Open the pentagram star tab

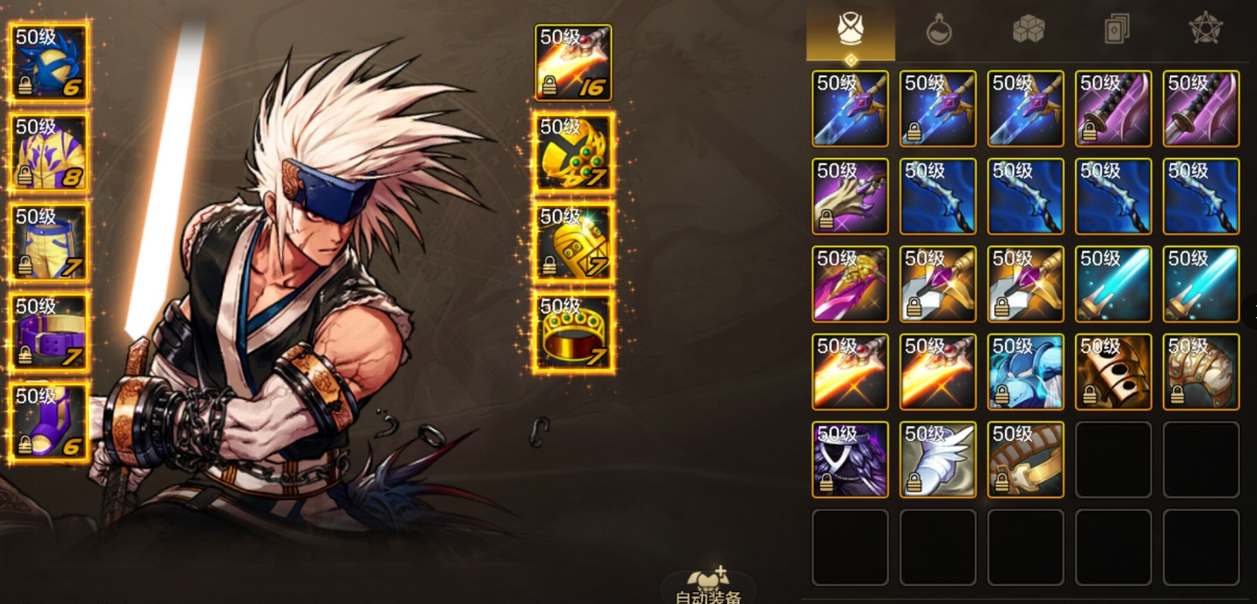(x=1206, y=30)
